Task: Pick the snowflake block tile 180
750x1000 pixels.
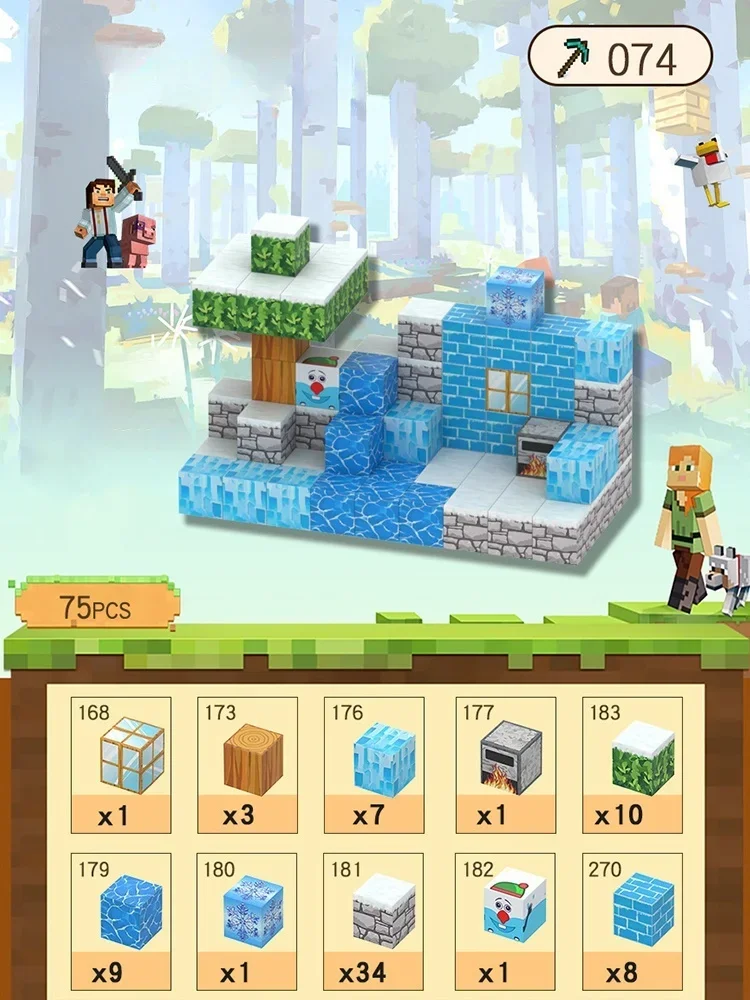Action: (247, 919)
